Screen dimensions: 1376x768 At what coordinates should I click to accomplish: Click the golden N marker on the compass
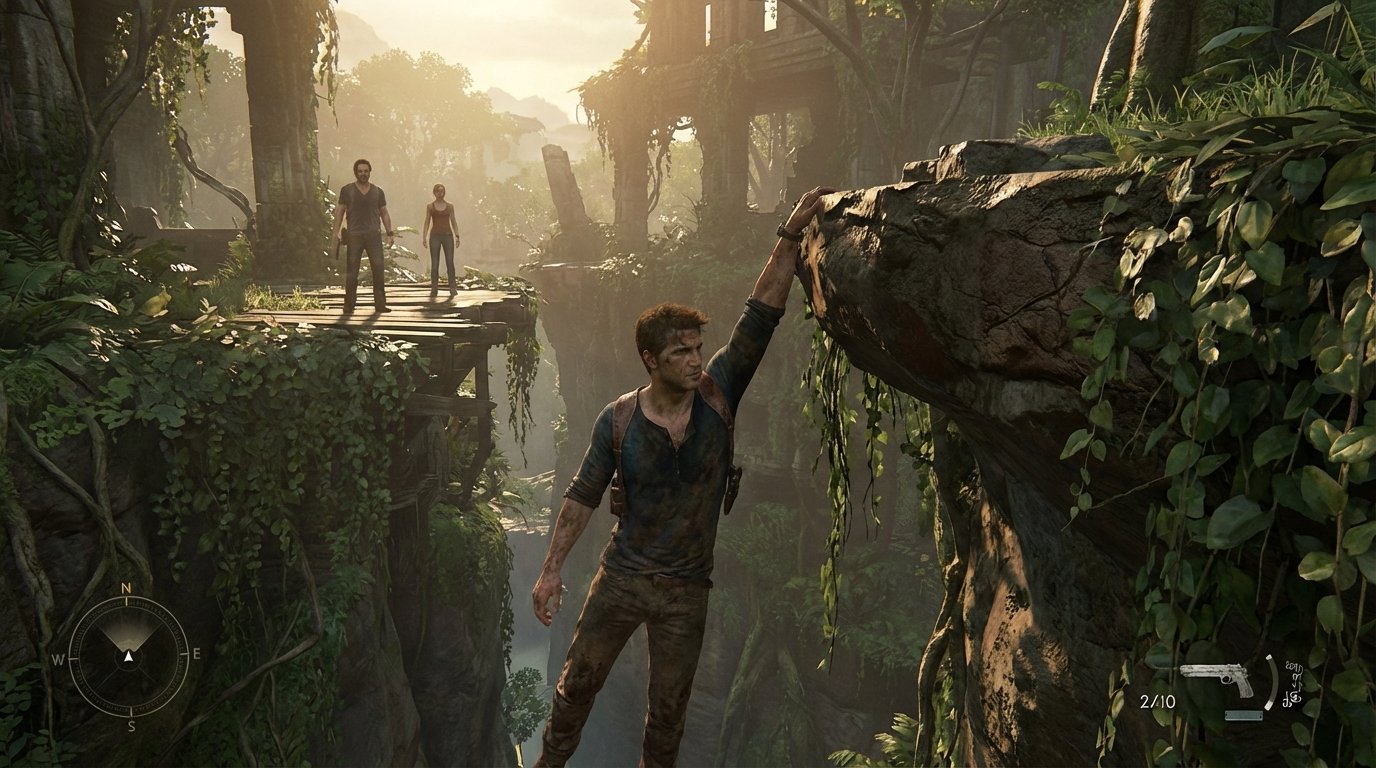pos(124,587)
